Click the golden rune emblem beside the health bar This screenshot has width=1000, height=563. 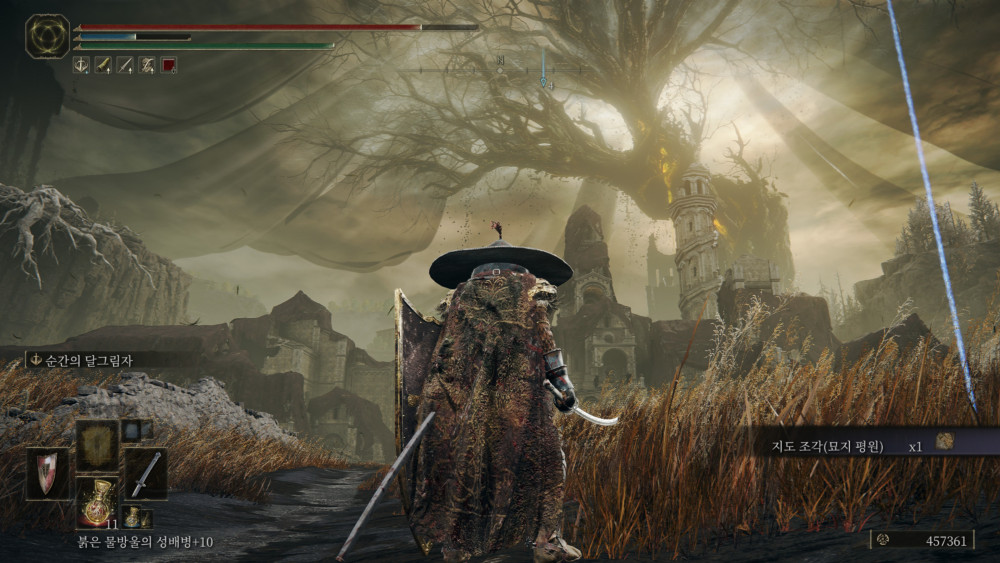pyautogui.click(x=47, y=35)
